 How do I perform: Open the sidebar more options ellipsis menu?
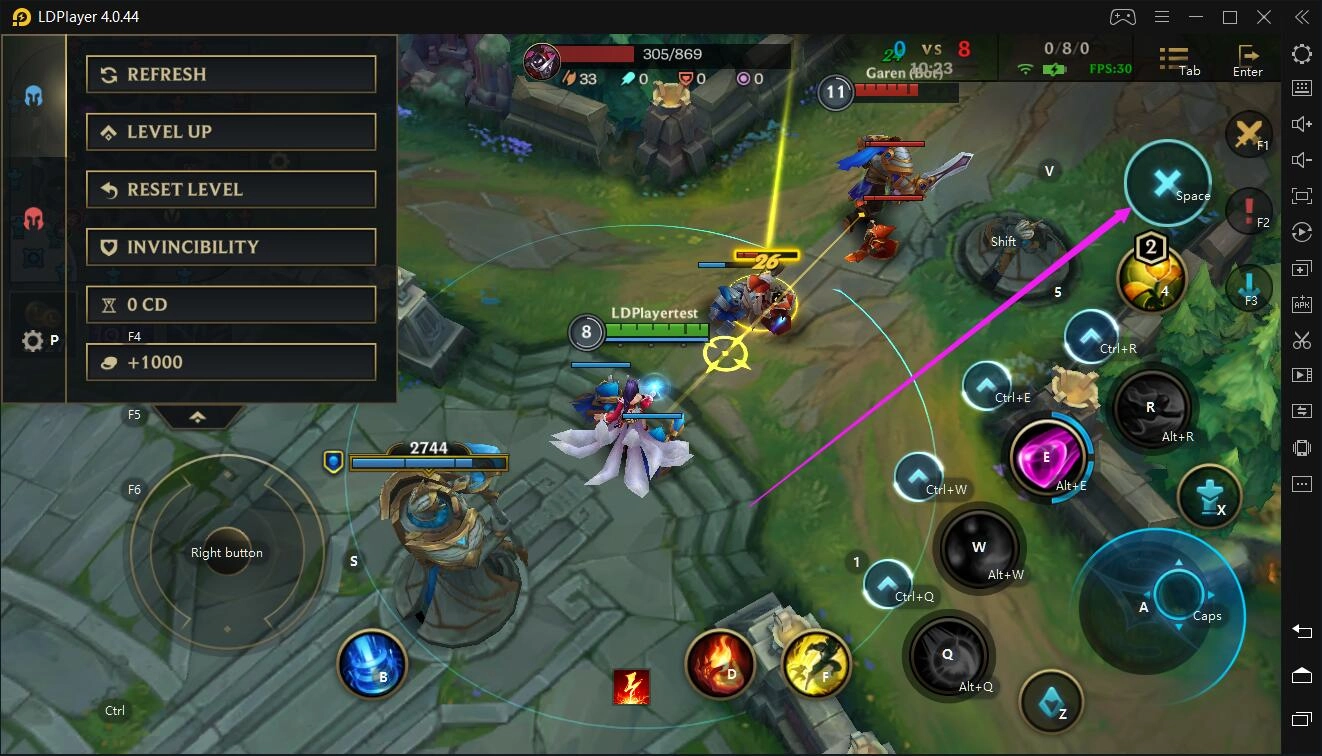click(1301, 484)
